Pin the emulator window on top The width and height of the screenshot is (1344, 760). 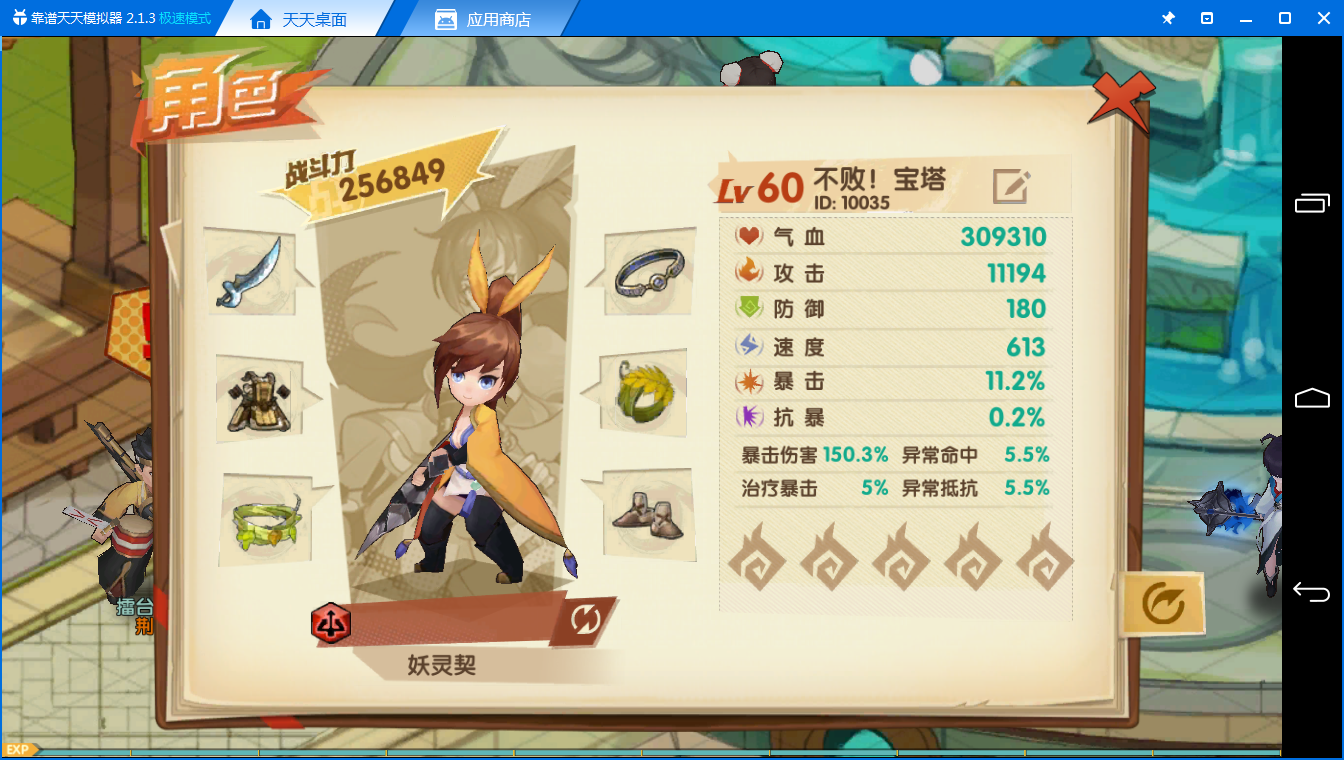pyautogui.click(x=1168, y=19)
